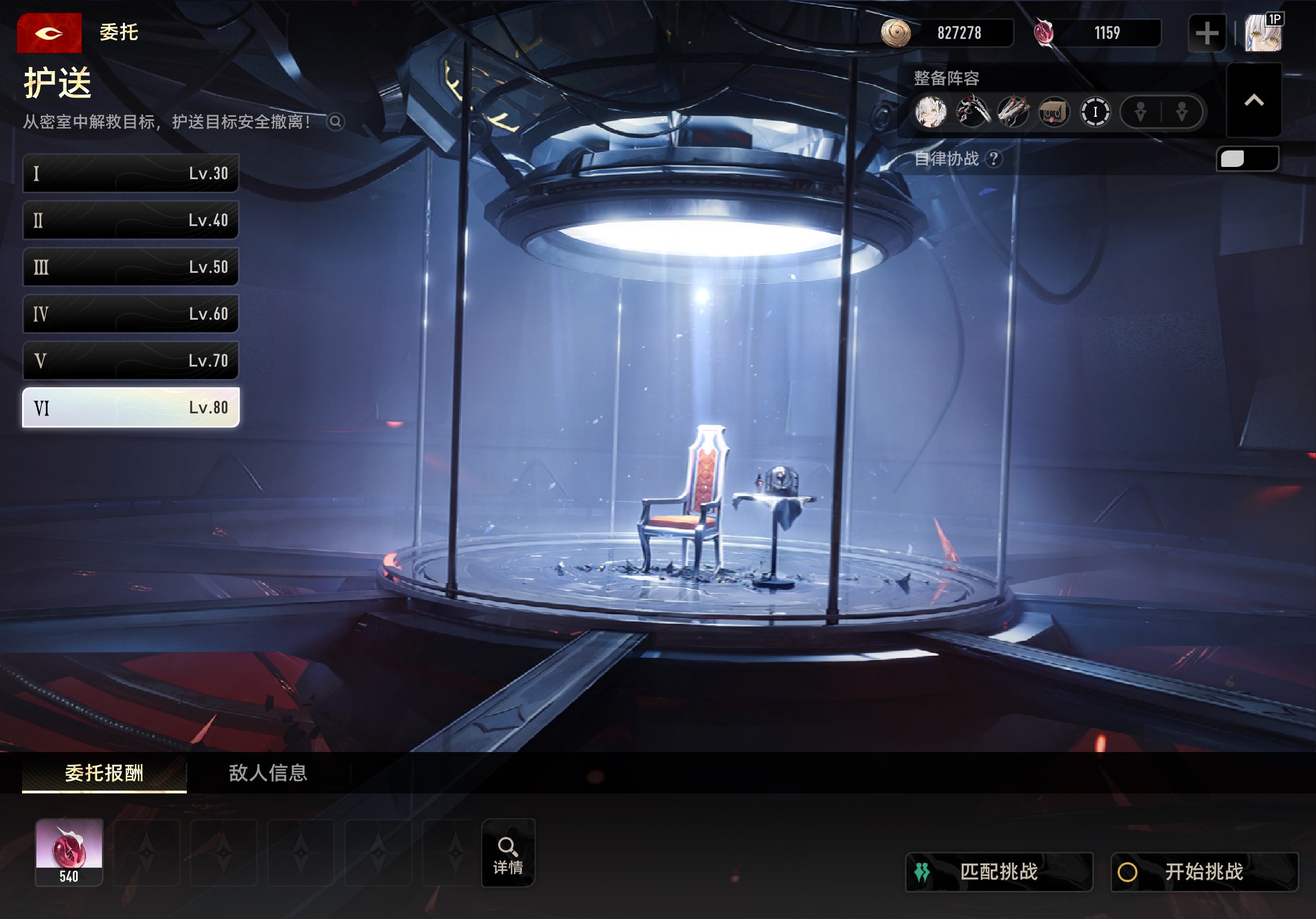Inspect the red gem reward item
1316x919 pixels.
coord(69,852)
